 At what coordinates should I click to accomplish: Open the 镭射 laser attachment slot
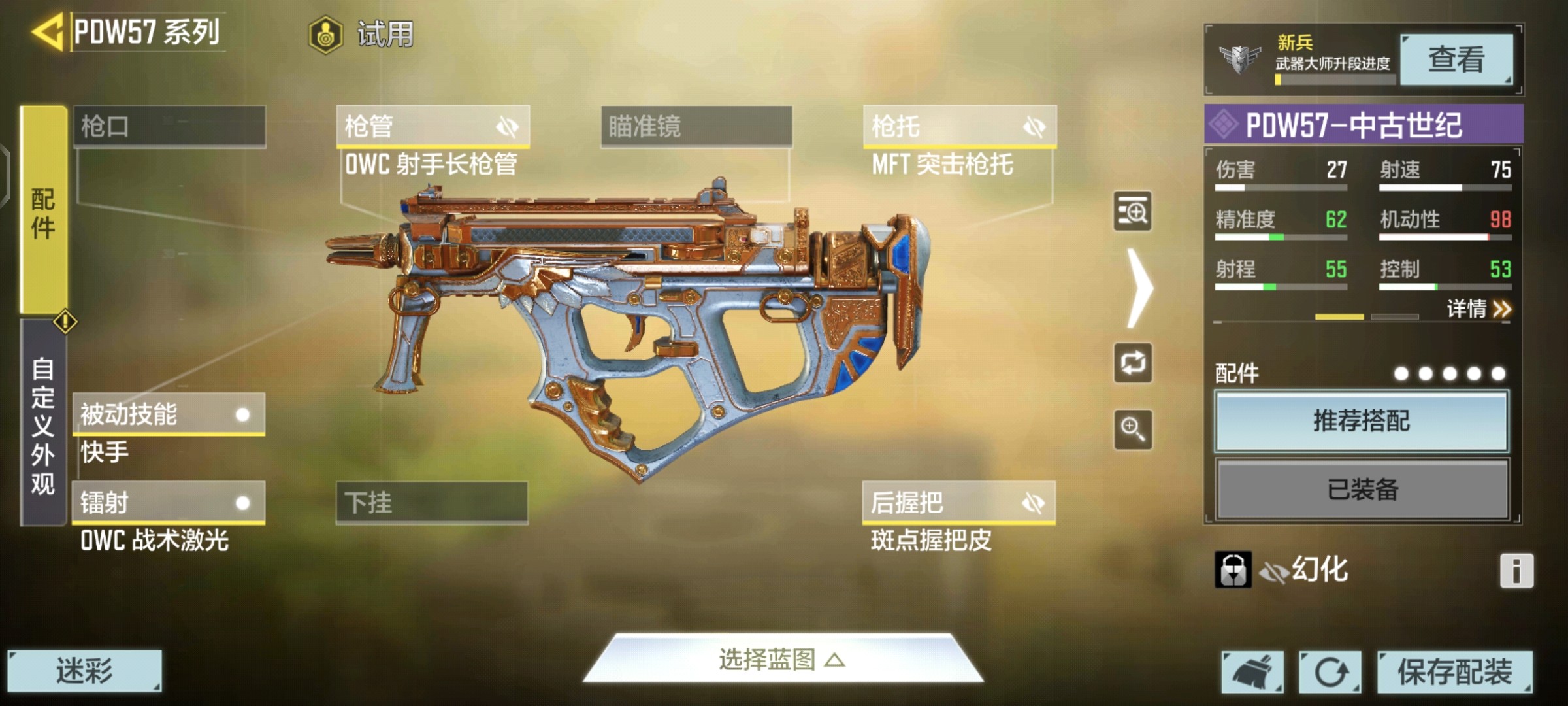tap(169, 503)
